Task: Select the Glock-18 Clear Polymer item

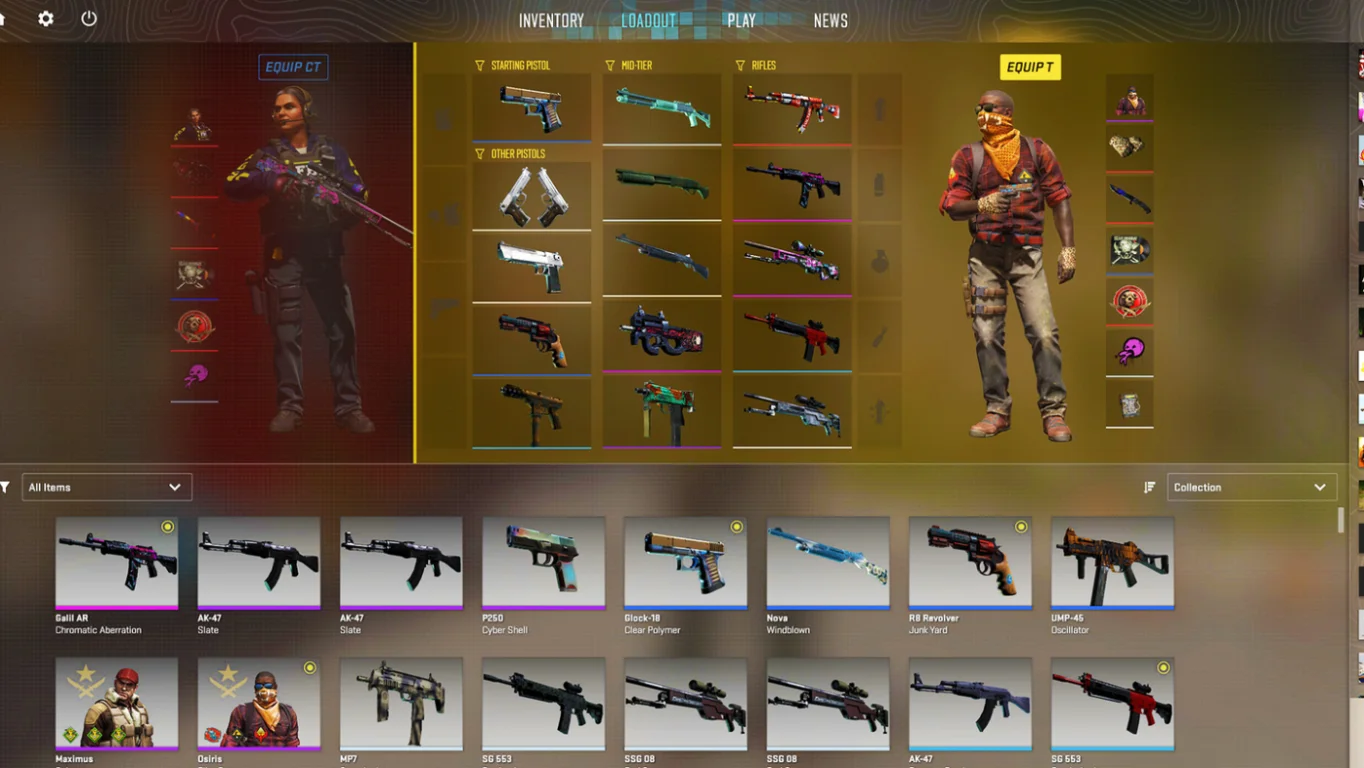Action: tap(685, 562)
